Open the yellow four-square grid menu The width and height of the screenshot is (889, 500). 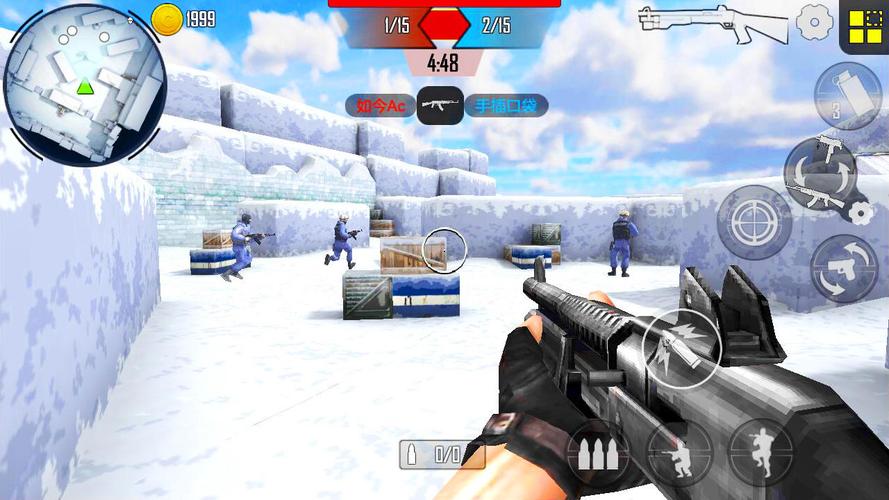click(862, 25)
